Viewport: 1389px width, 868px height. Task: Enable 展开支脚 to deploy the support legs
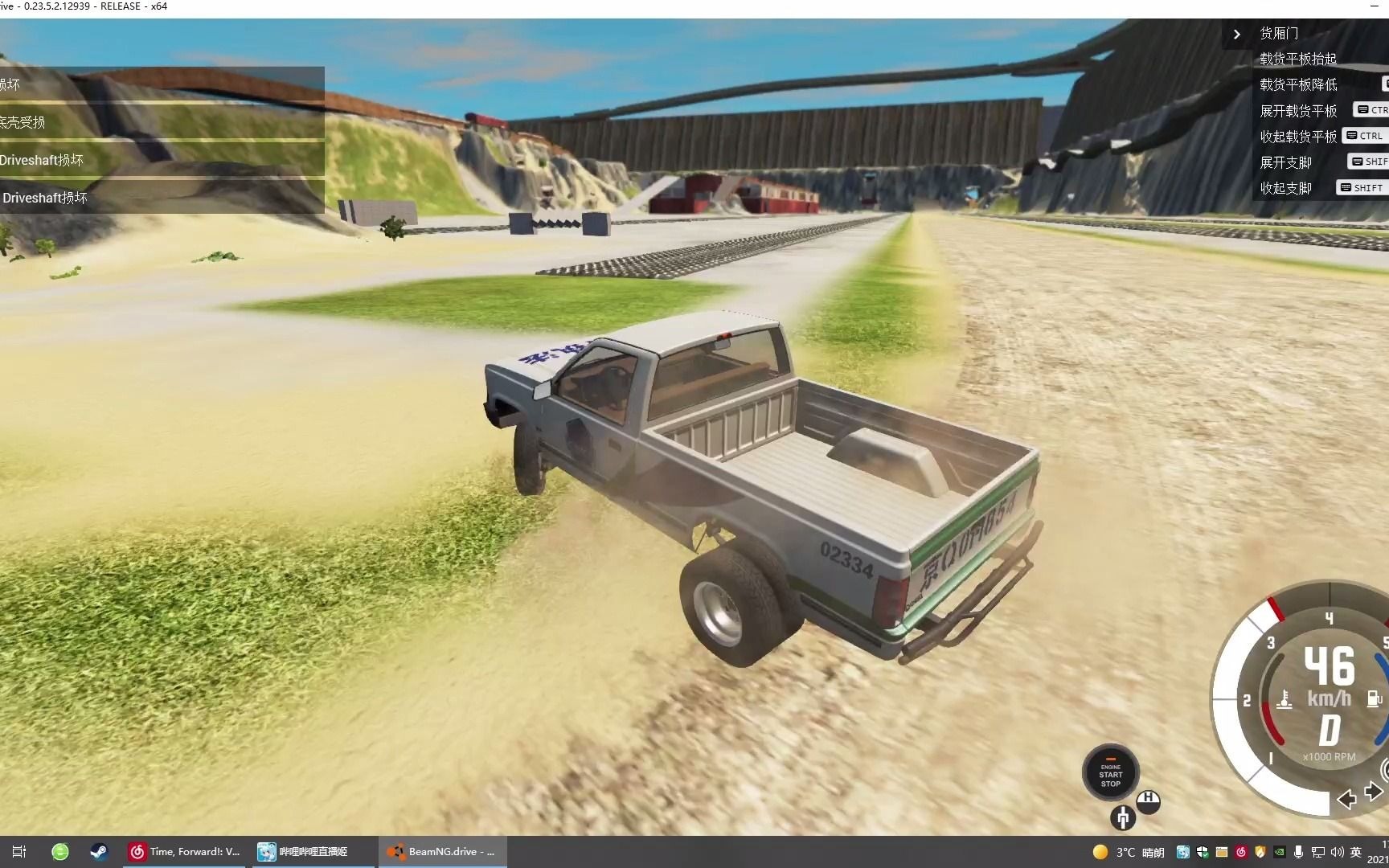coord(1286,161)
